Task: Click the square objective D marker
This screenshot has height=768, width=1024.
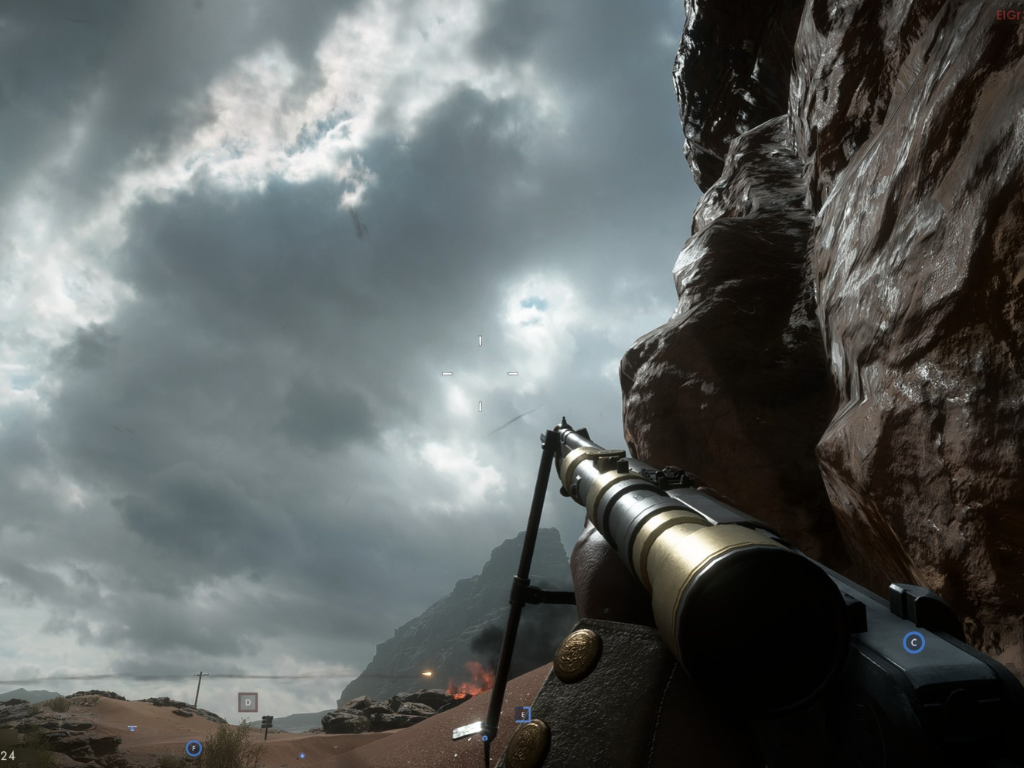Action: (247, 702)
